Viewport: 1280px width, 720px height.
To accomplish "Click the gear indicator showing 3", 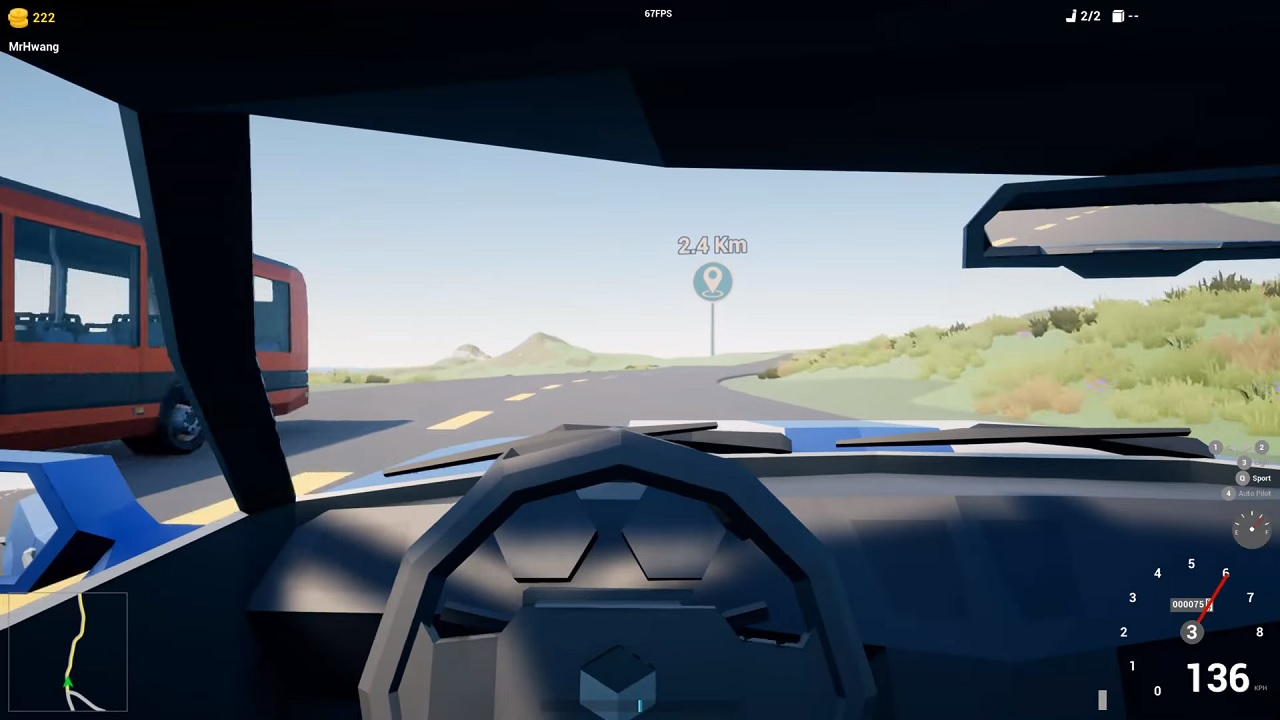I will (1191, 631).
